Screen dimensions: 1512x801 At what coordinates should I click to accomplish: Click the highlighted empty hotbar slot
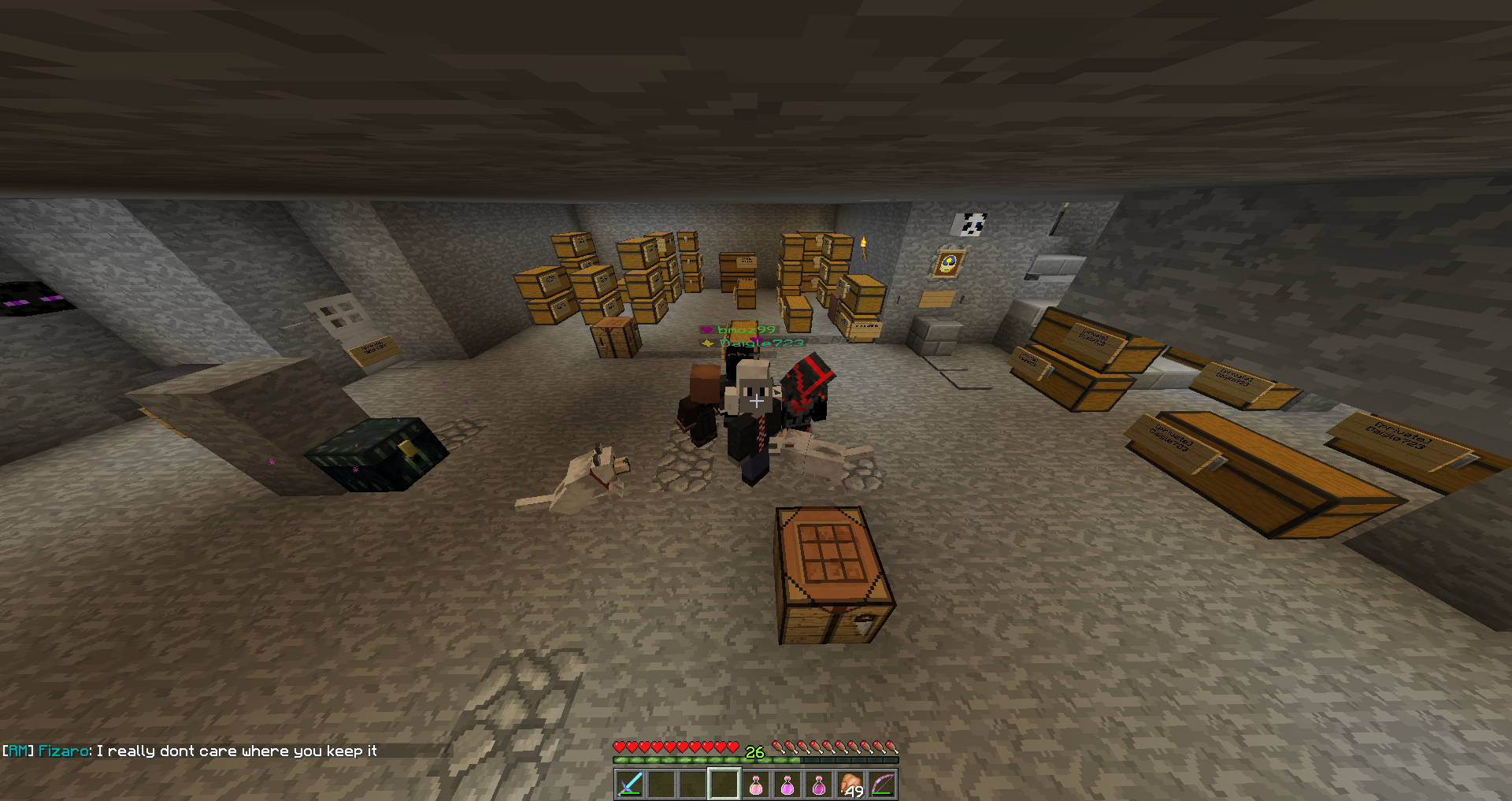(724, 784)
